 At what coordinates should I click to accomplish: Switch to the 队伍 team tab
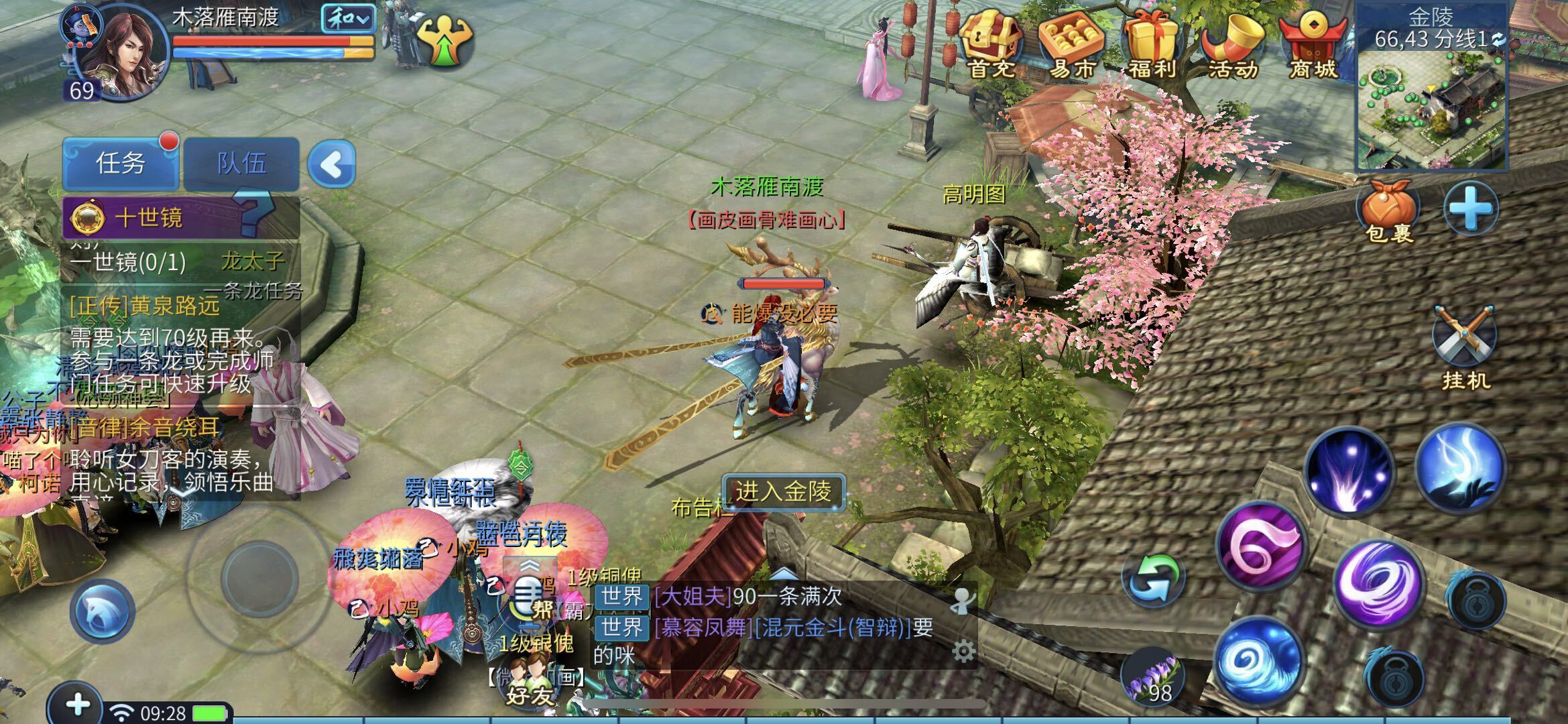pyautogui.click(x=241, y=163)
